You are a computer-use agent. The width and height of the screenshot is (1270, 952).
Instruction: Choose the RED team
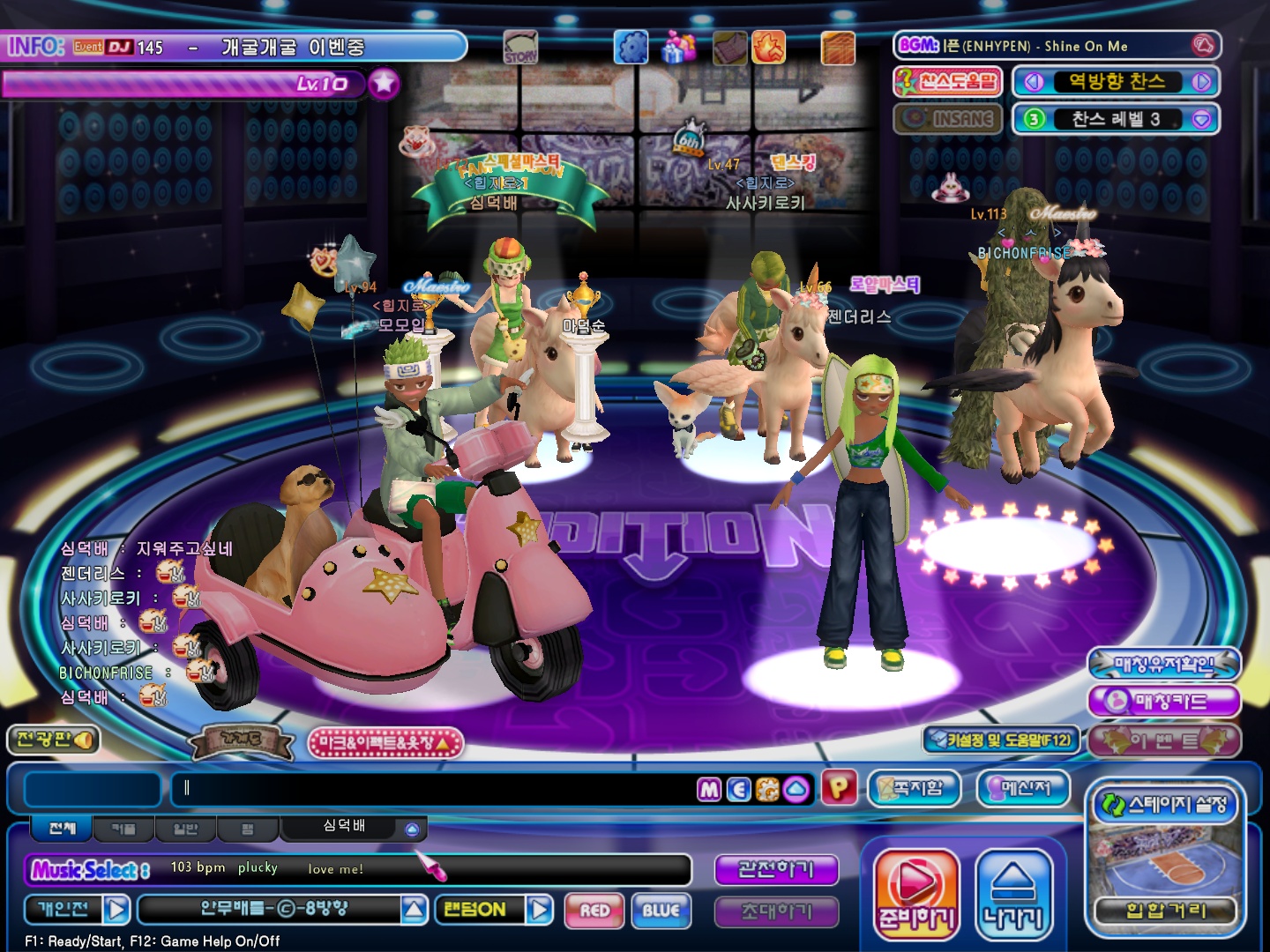tap(595, 911)
